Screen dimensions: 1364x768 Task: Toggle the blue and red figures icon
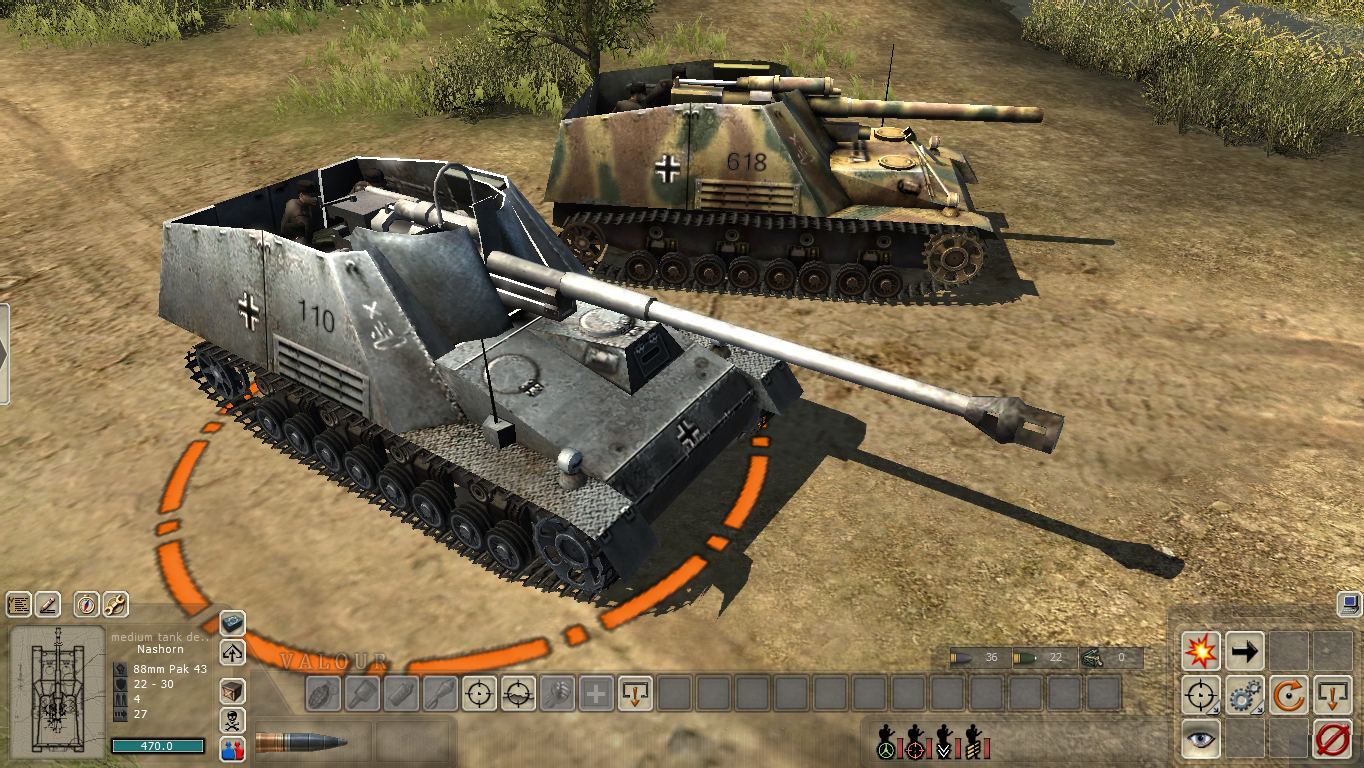tap(232, 748)
